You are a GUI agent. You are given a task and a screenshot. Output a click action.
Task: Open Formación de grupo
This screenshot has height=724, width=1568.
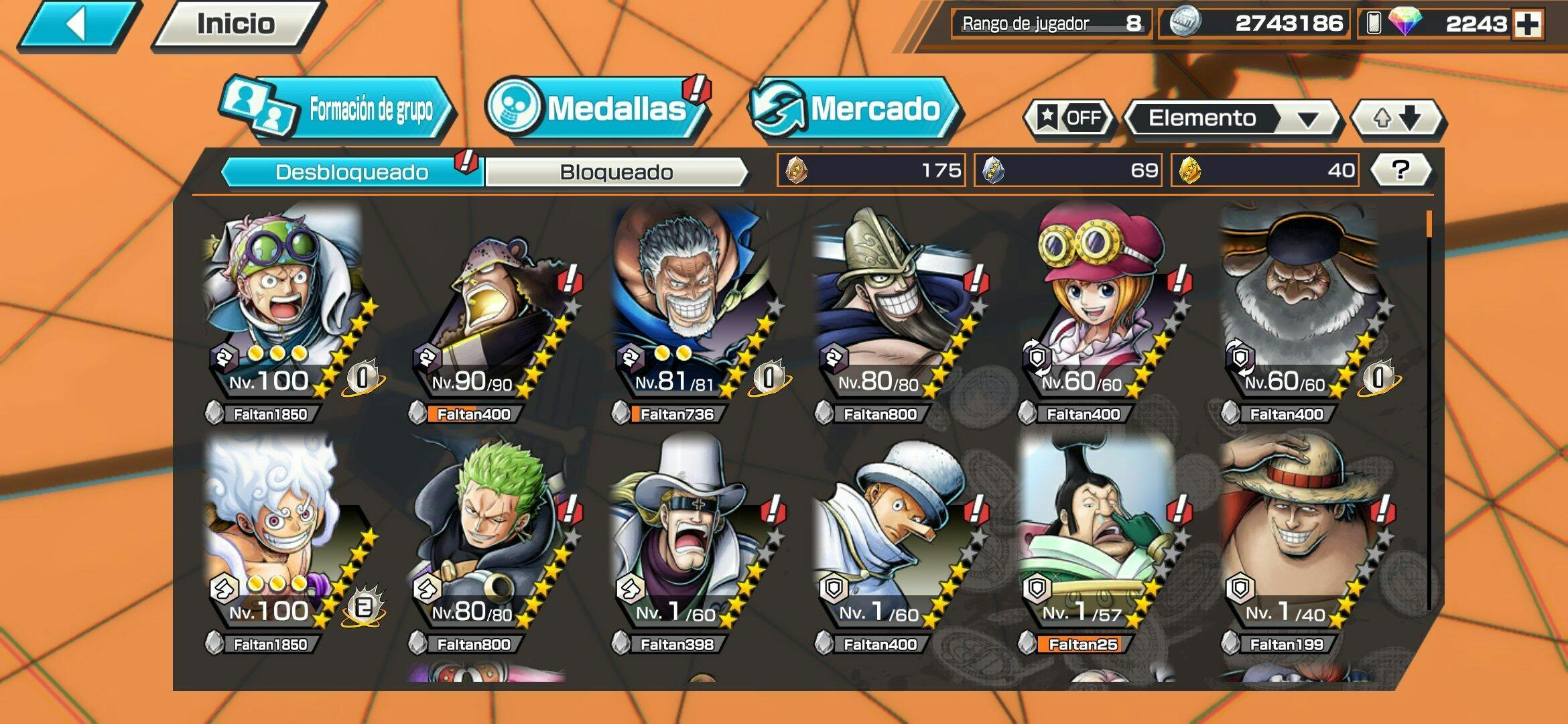click(x=338, y=109)
